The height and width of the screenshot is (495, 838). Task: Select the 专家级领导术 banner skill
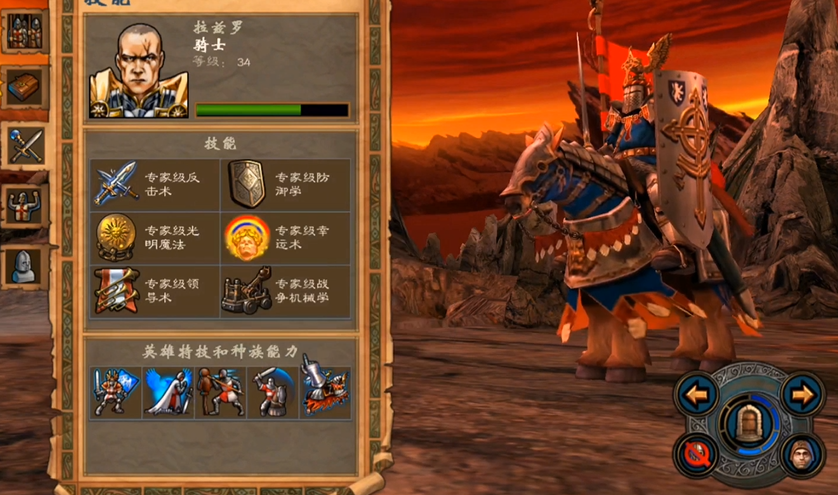[116, 290]
